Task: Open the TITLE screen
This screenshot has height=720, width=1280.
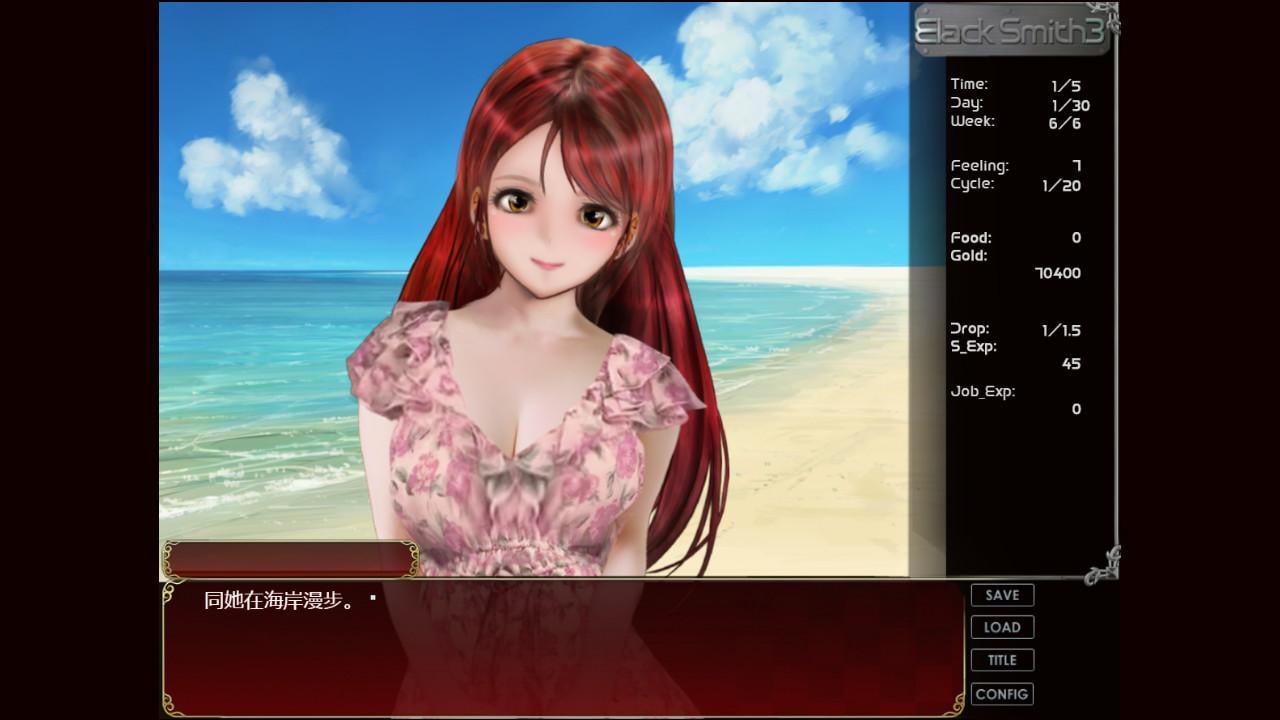Action: click(1001, 659)
